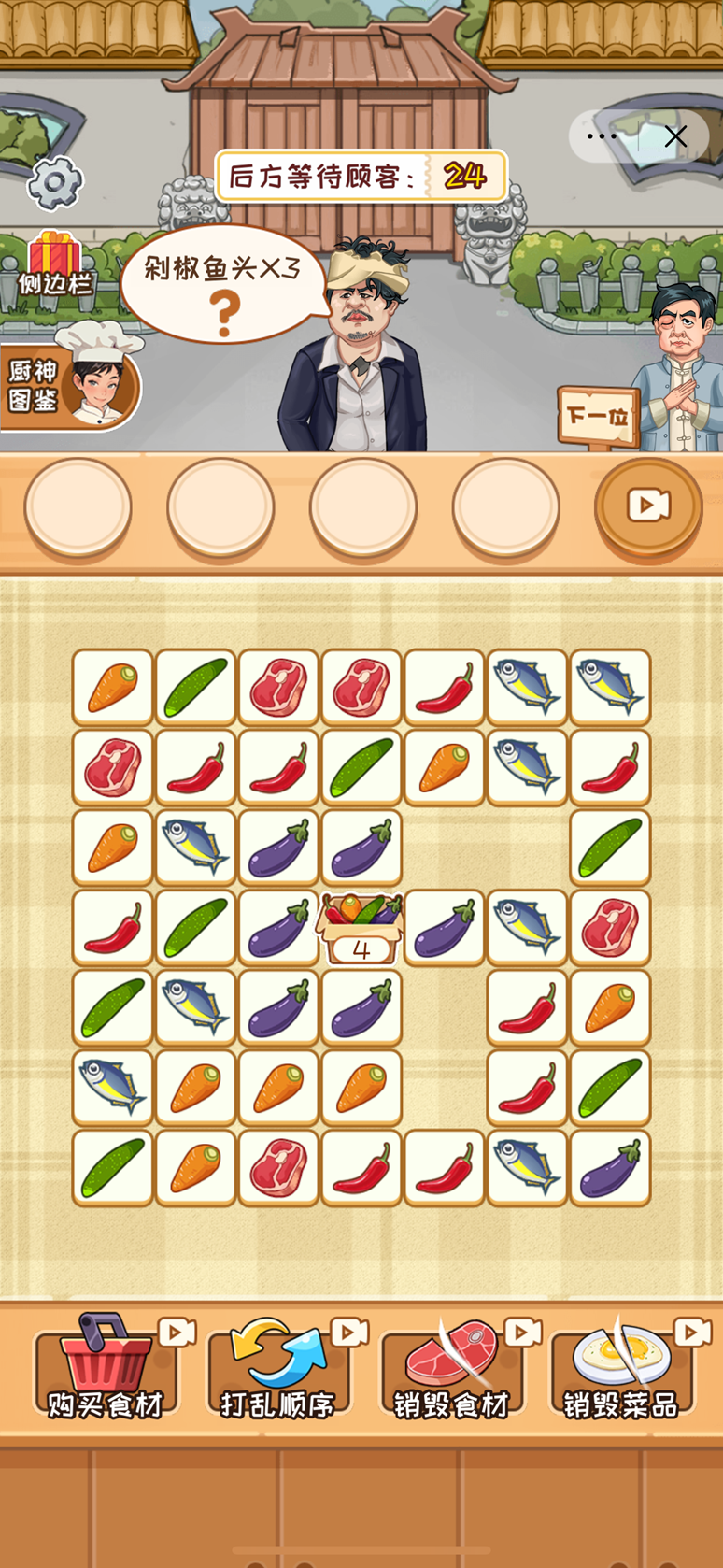Click the 下一位 next customer sign
This screenshot has height=1568, width=723.
click(x=597, y=414)
